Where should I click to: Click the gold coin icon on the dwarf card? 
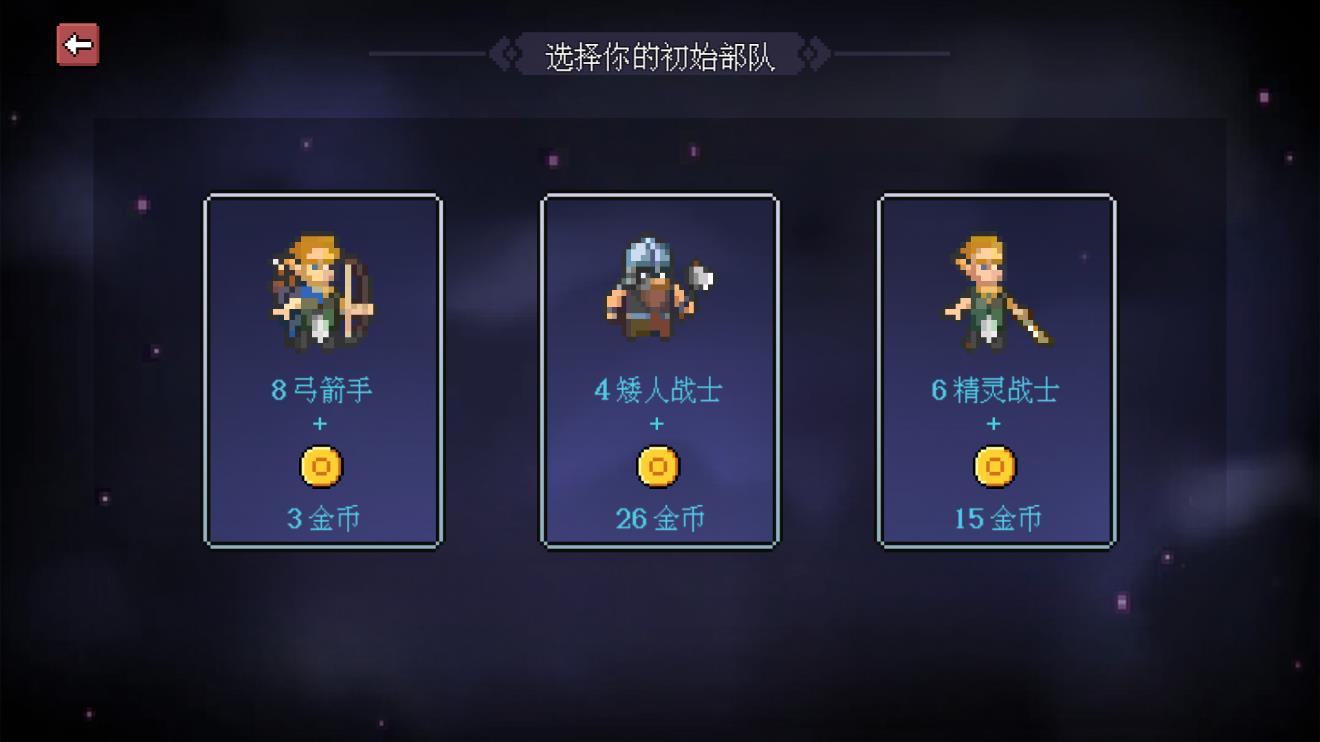pos(659,465)
